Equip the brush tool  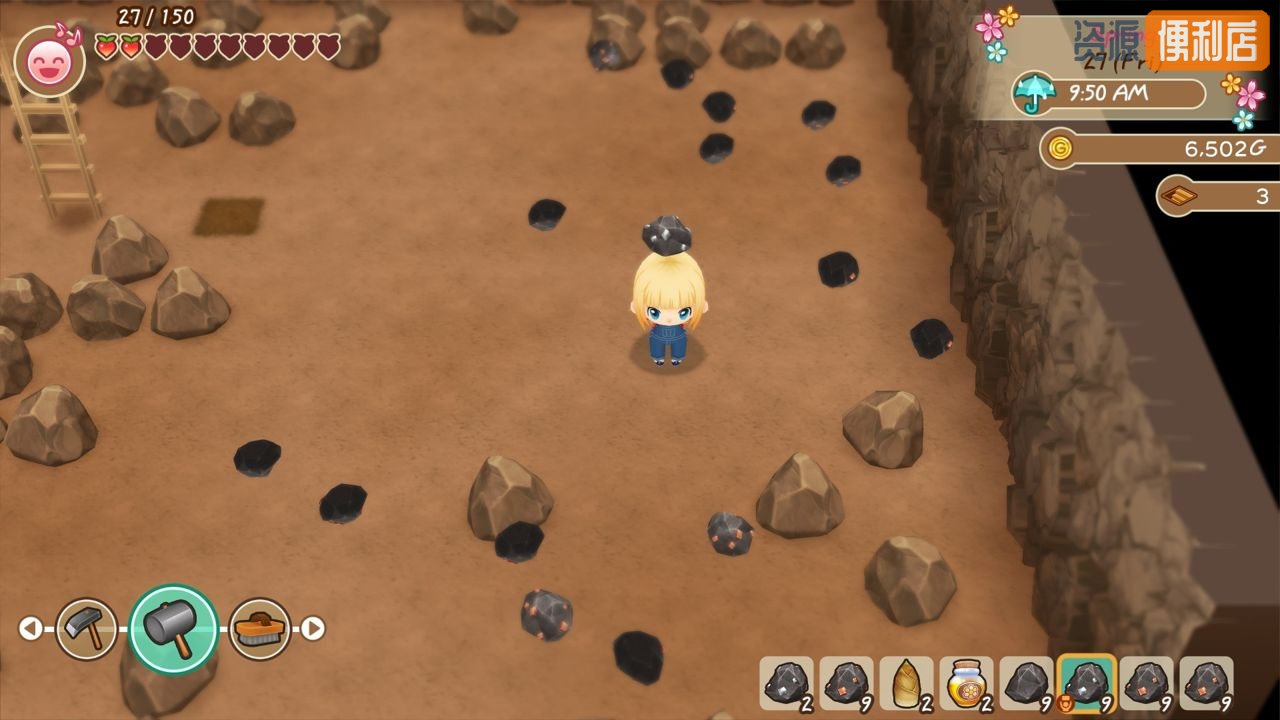tap(260, 629)
